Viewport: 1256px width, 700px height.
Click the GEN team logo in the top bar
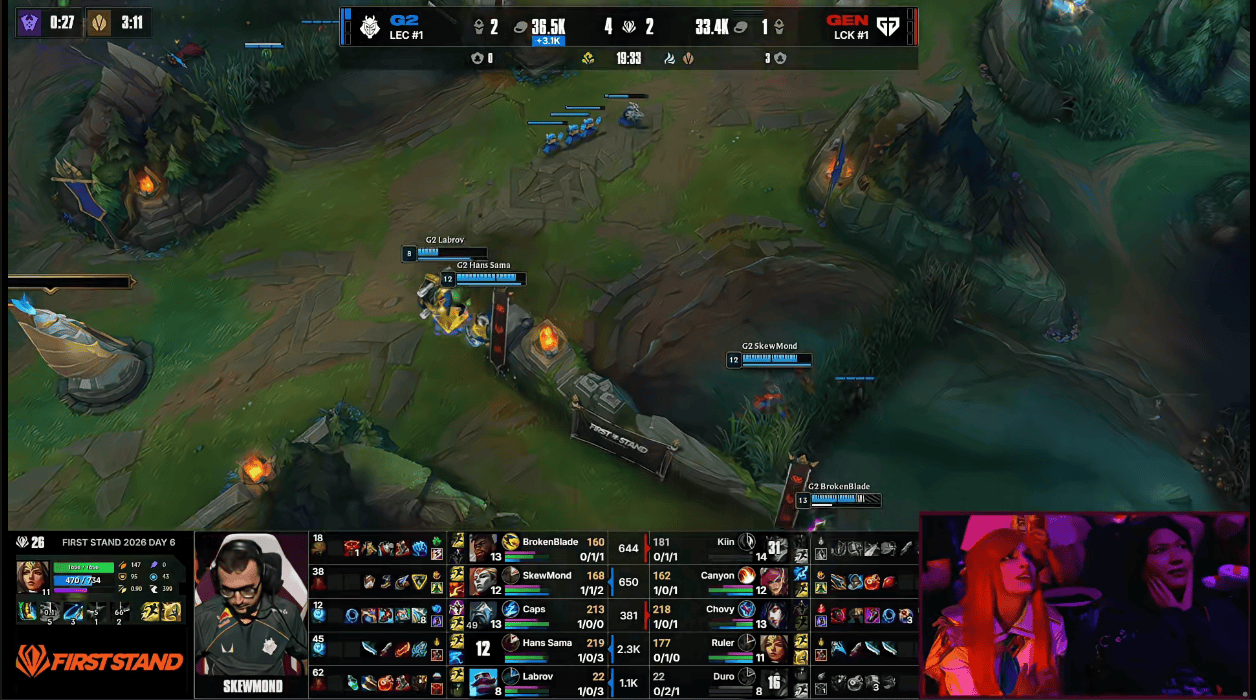point(888,27)
